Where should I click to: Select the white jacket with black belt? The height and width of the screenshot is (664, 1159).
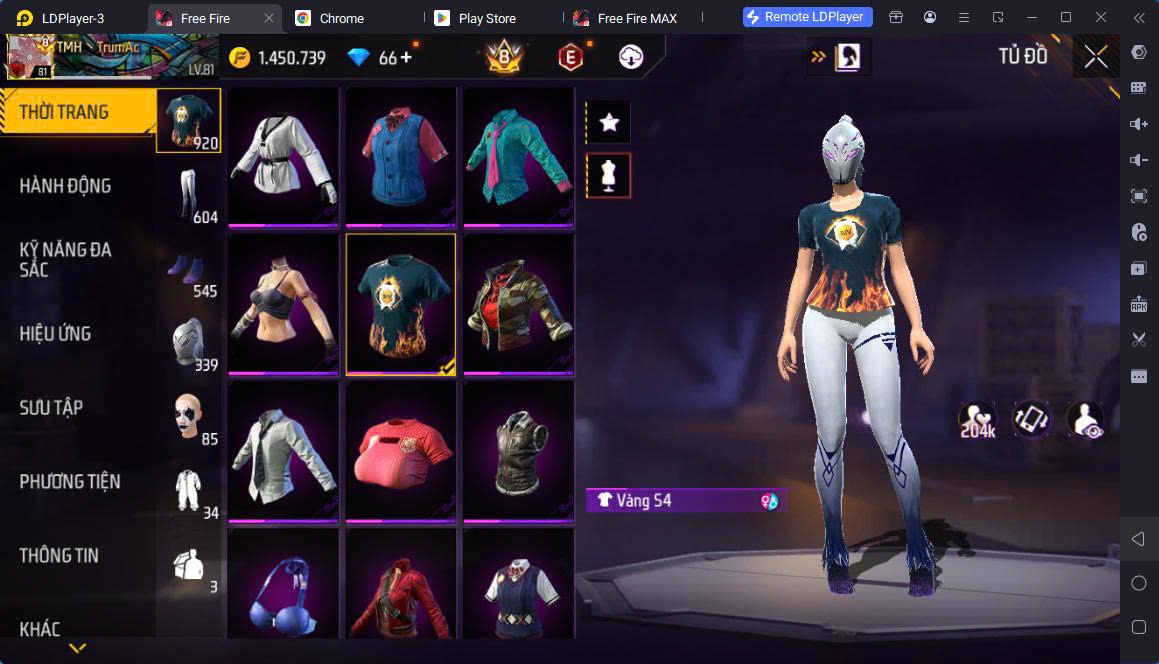283,156
